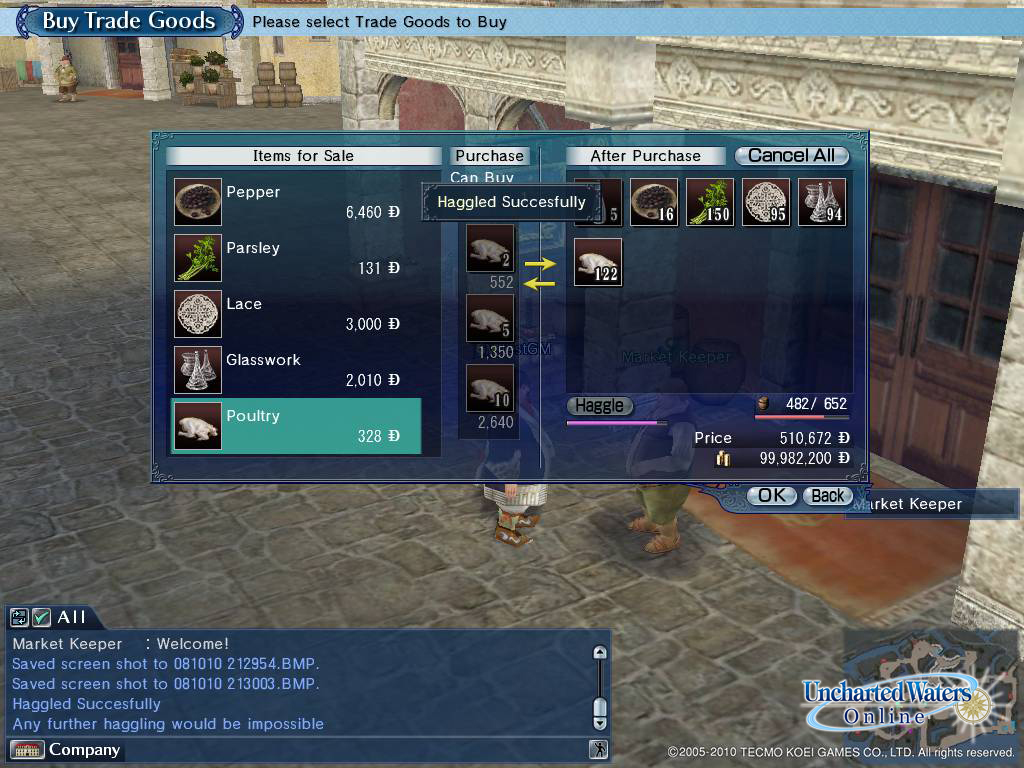Select the 122 poultry stack after purchase
The image size is (1024, 768).
coord(598,262)
